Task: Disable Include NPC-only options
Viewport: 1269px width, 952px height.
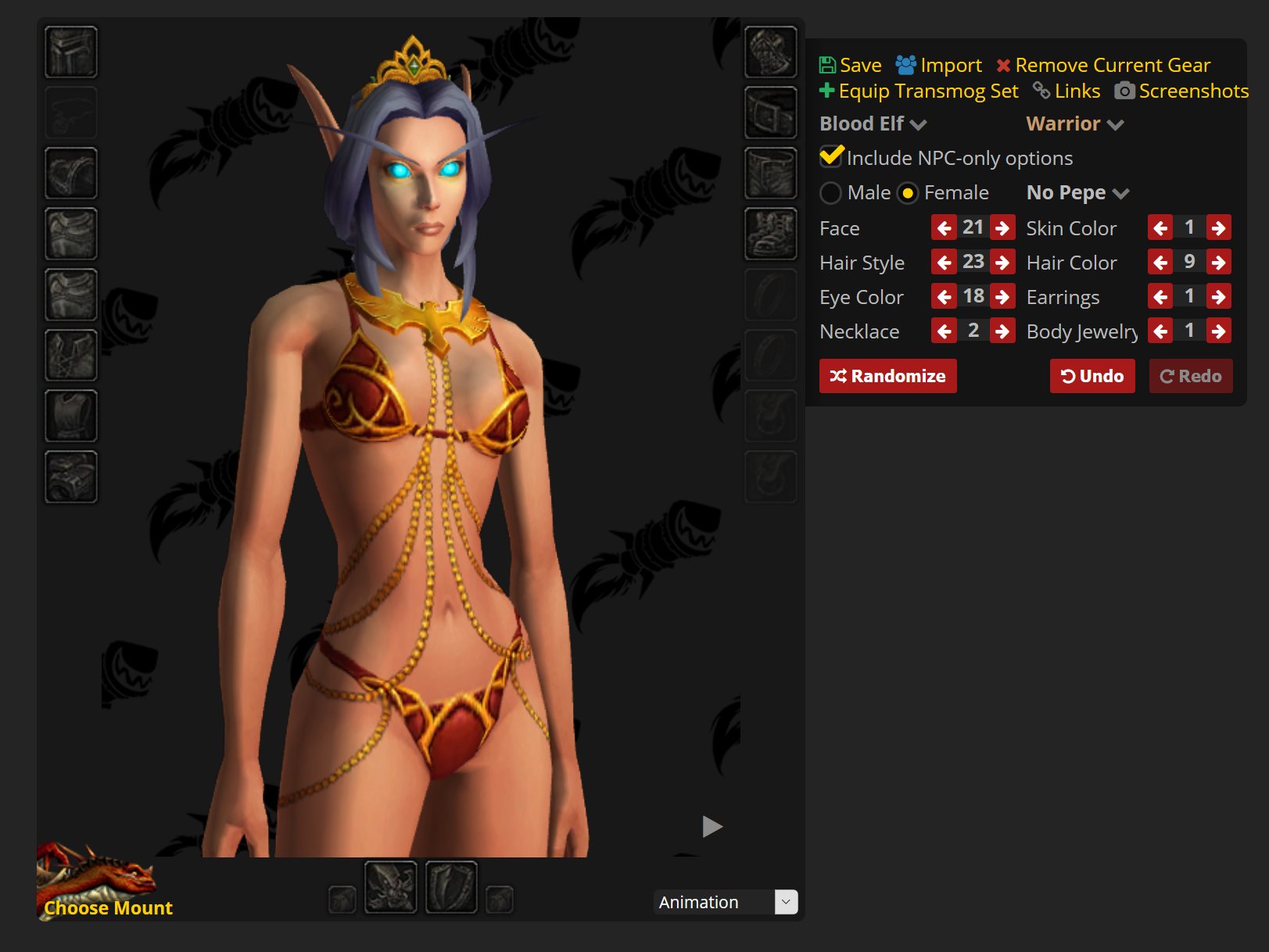Action: (830, 157)
